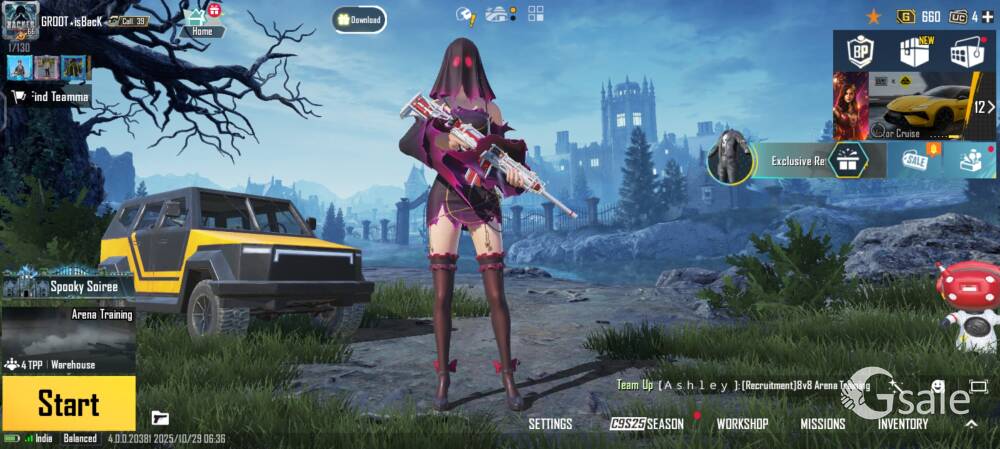Screen dimensions: 1000x449
Task: Open the C9S25 Season page
Action: (648, 424)
